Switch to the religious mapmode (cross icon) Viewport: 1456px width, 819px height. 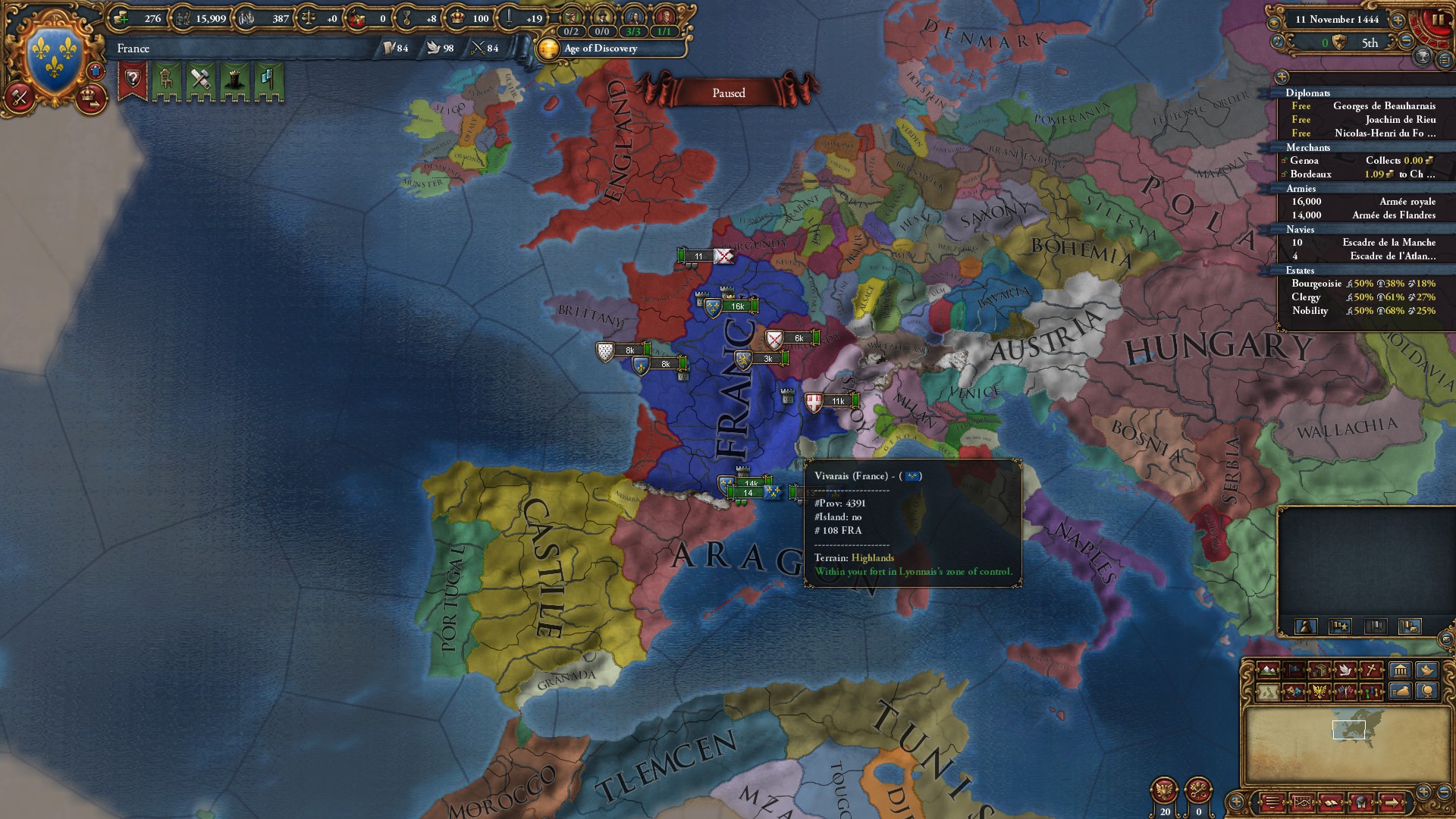tap(1371, 670)
